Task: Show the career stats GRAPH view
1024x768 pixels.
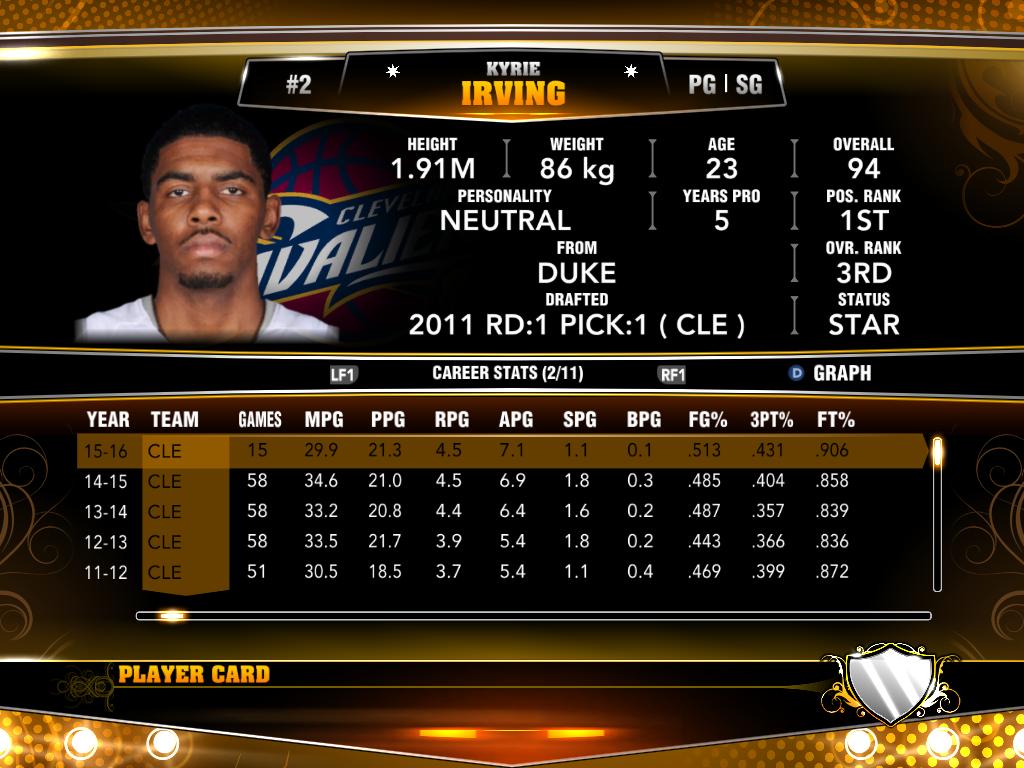Action: point(830,373)
